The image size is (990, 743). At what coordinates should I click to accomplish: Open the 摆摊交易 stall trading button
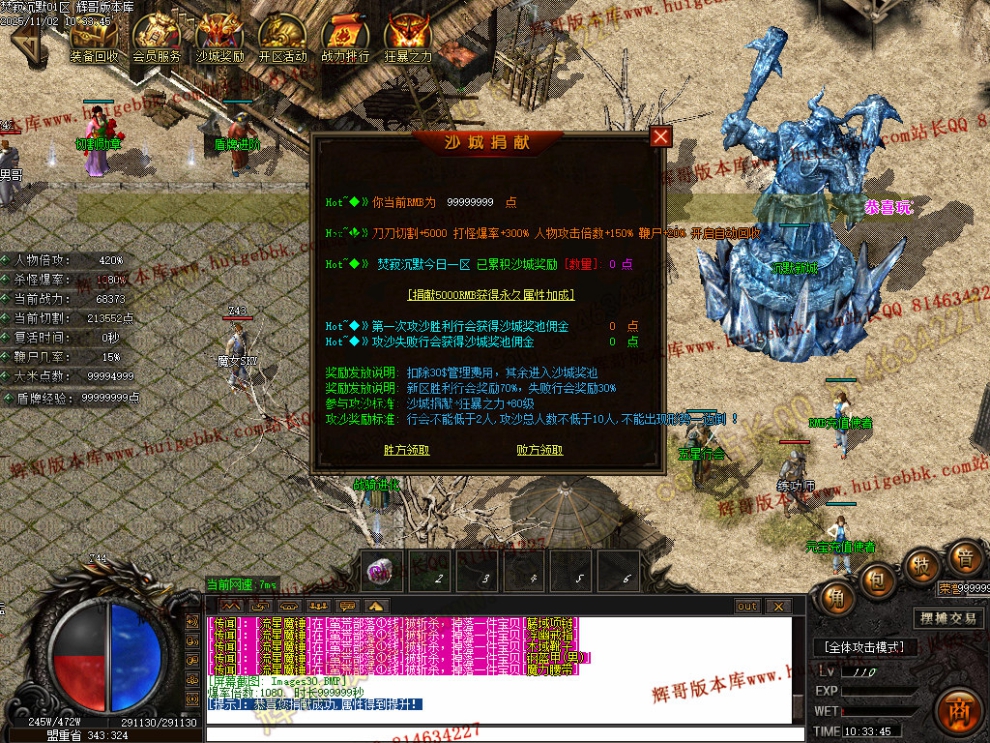point(948,618)
